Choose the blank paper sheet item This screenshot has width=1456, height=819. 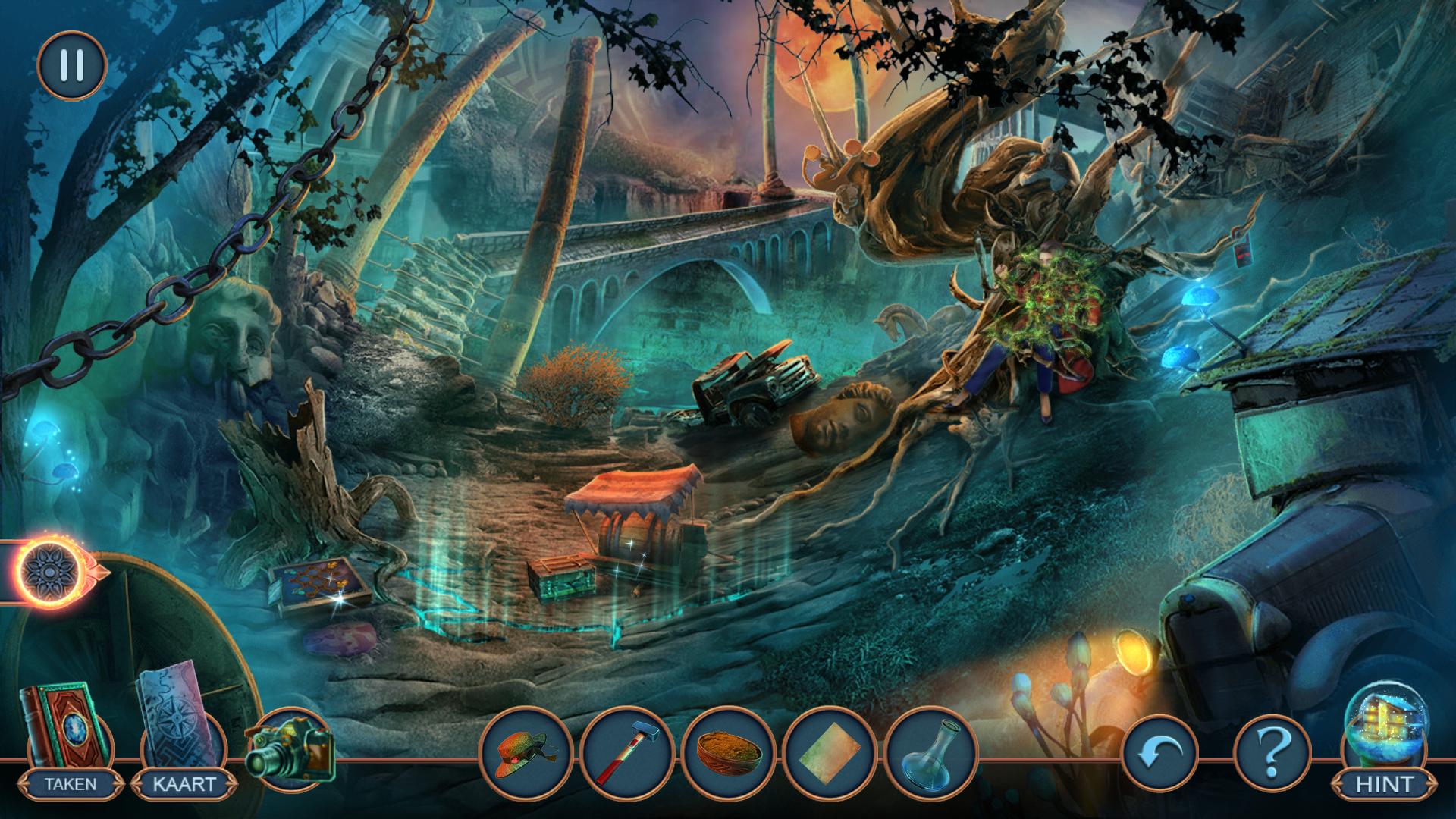(x=829, y=752)
